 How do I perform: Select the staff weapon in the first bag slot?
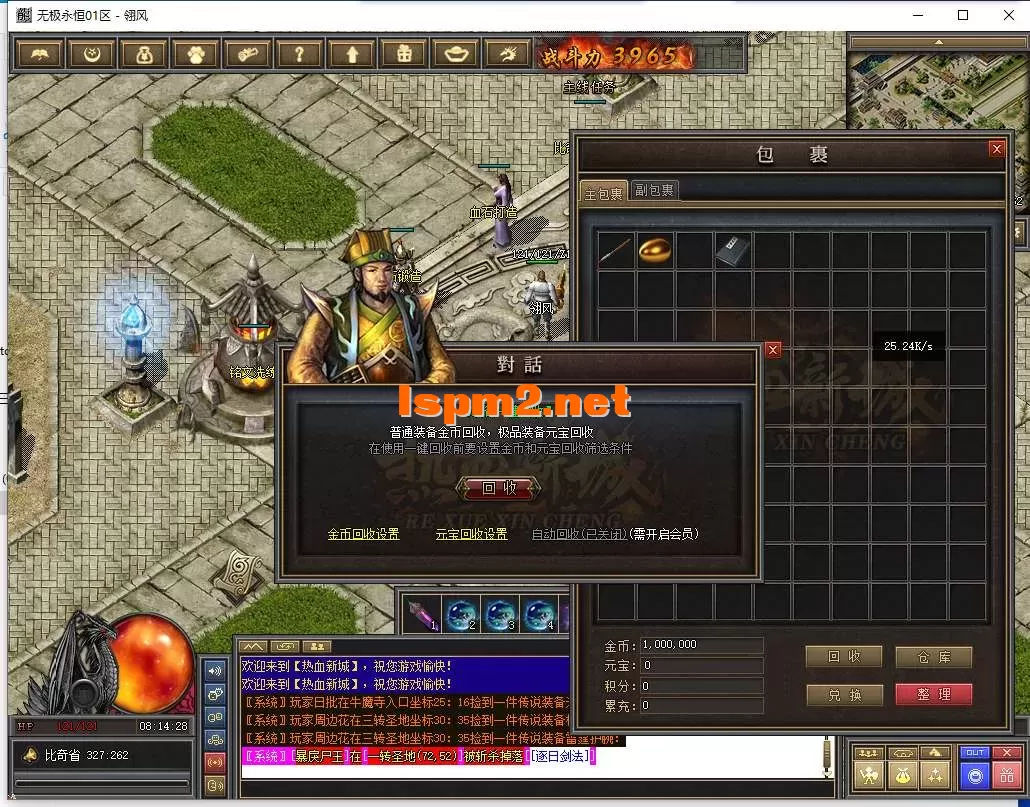616,250
